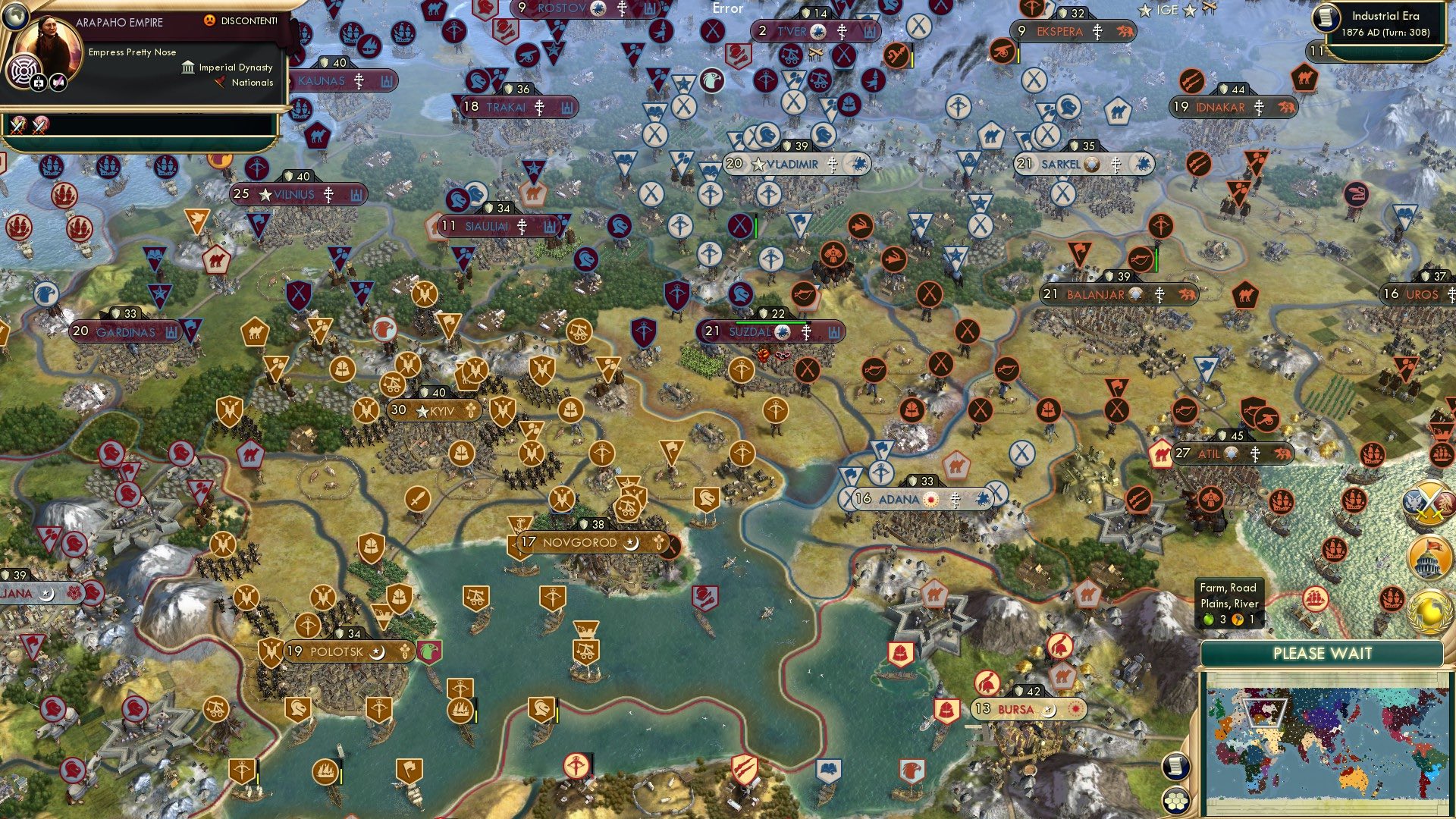Click the globe icon above the leader portrait

pyautogui.click(x=16, y=17)
